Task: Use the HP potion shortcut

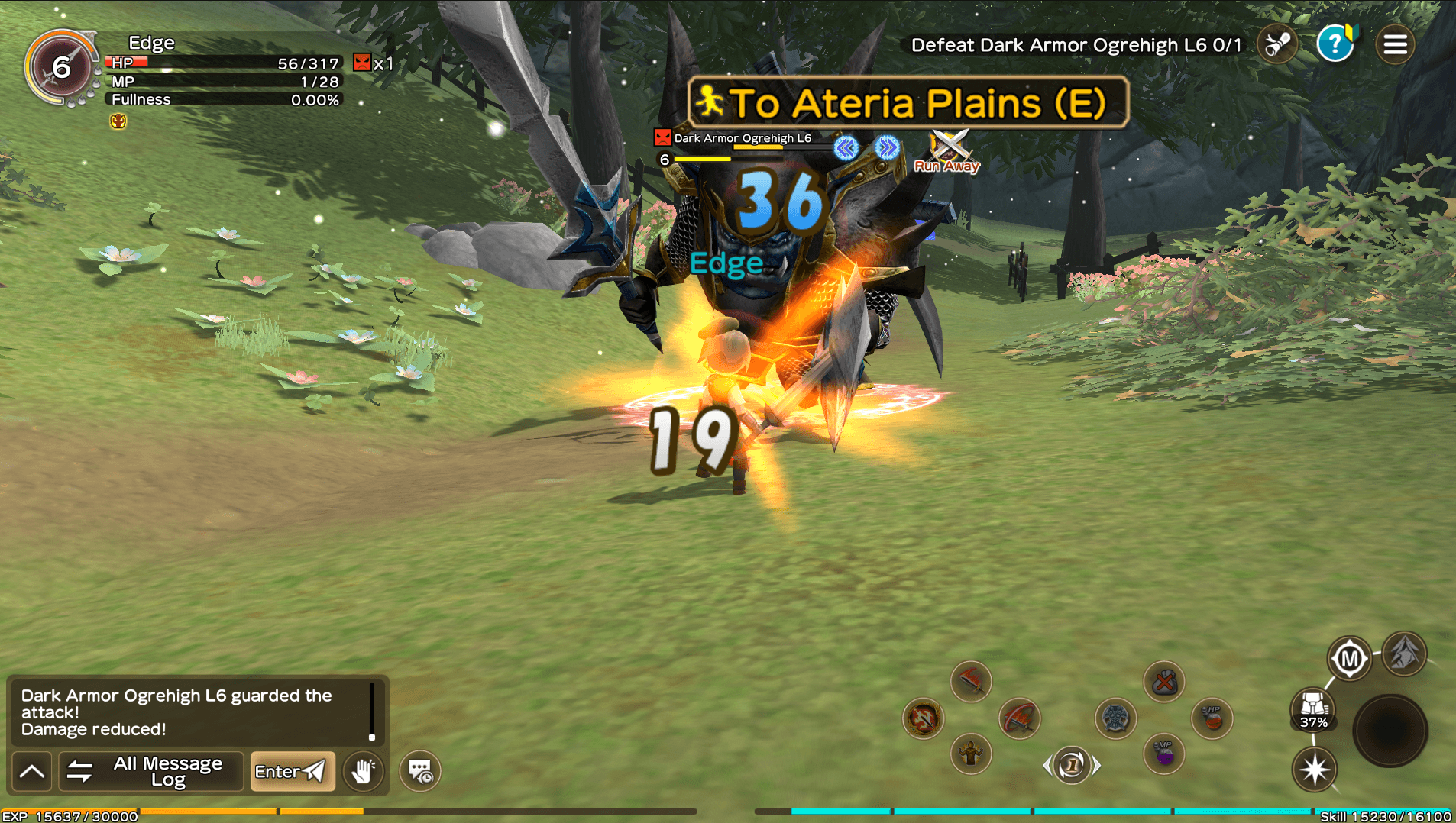Action: tap(1212, 718)
